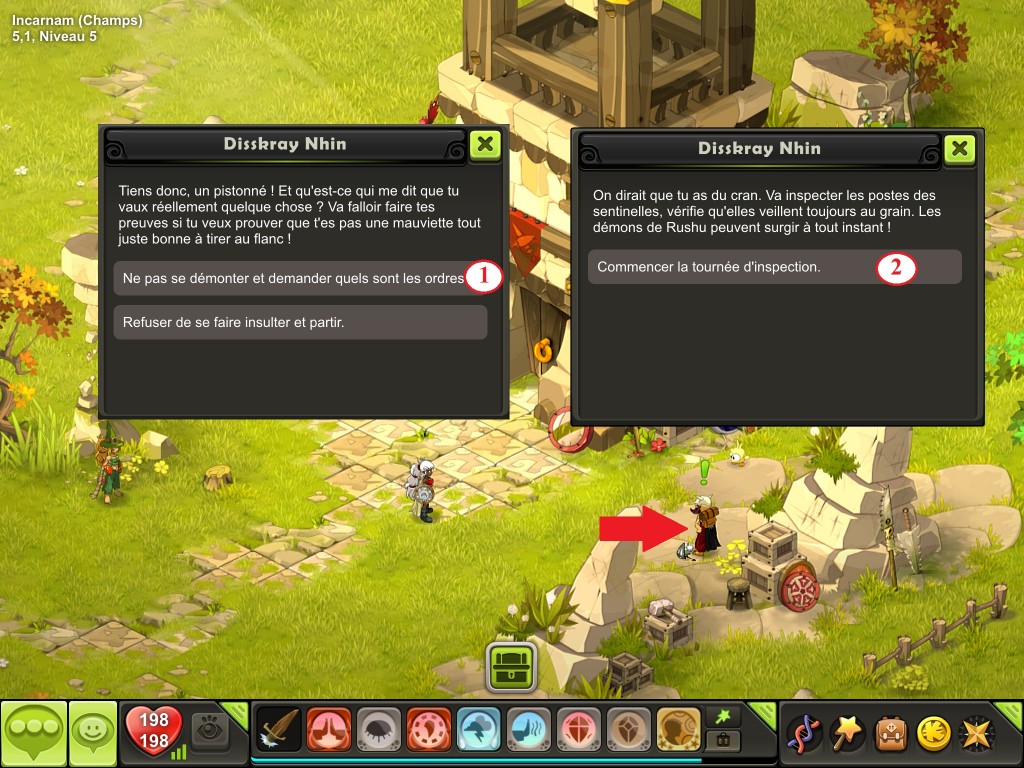Switch to the small green wand spell bar
This screenshot has width=1024, height=768.
point(720,716)
